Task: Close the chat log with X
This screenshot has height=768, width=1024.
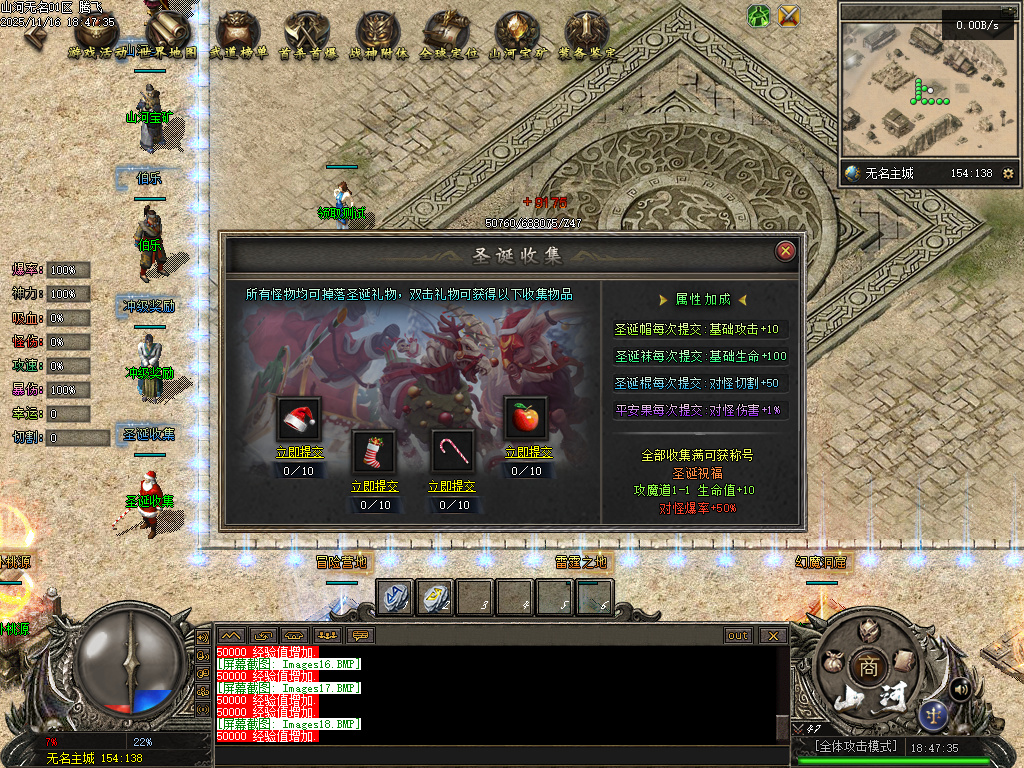Action: click(771, 635)
